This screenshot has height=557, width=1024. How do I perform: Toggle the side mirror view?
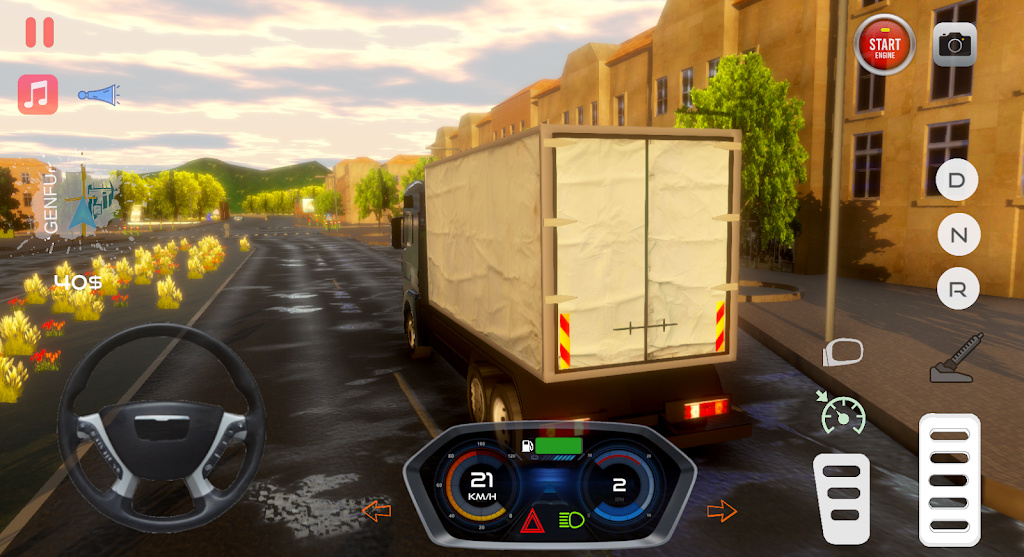click(842, 352)
